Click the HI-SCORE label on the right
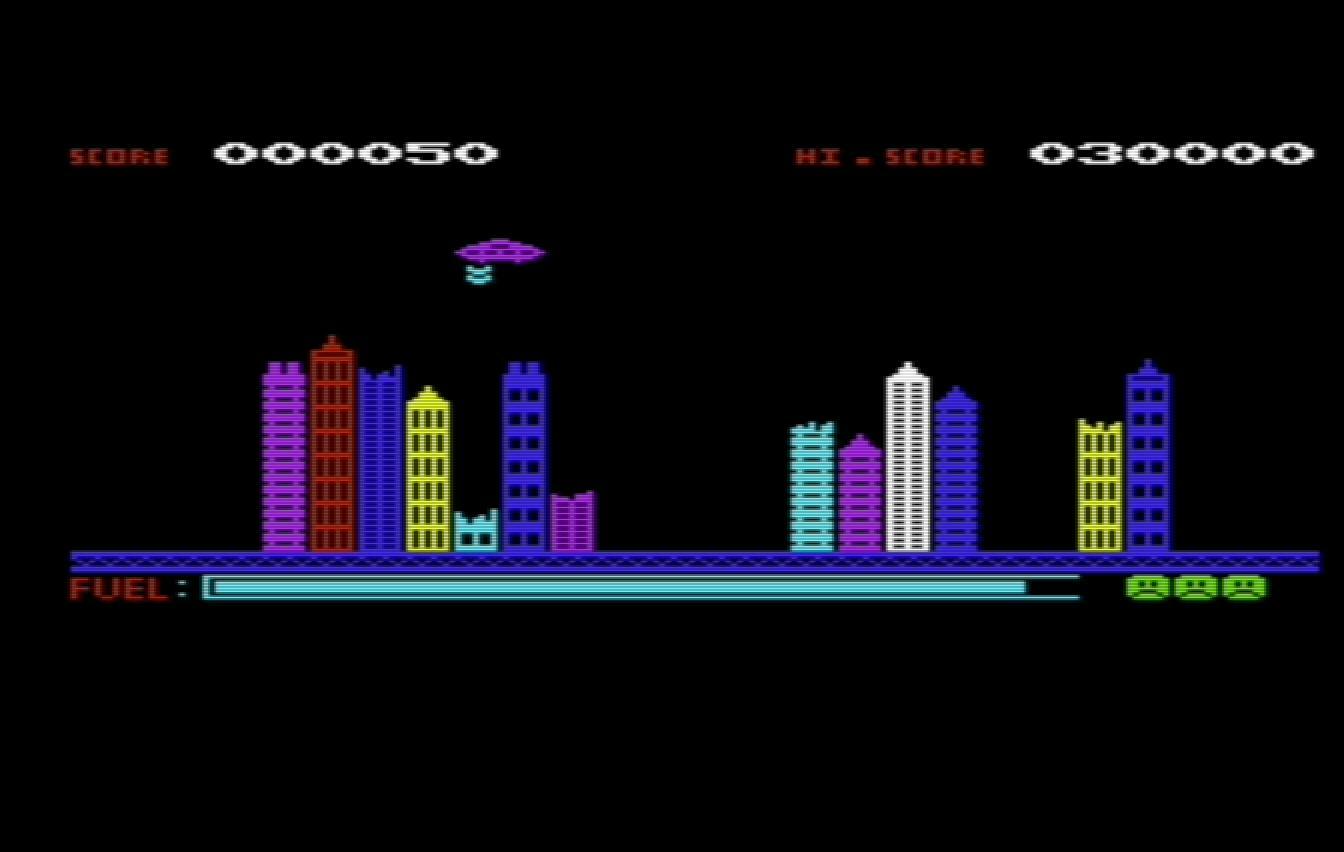 pyautogui.click(x=890, y=156)
